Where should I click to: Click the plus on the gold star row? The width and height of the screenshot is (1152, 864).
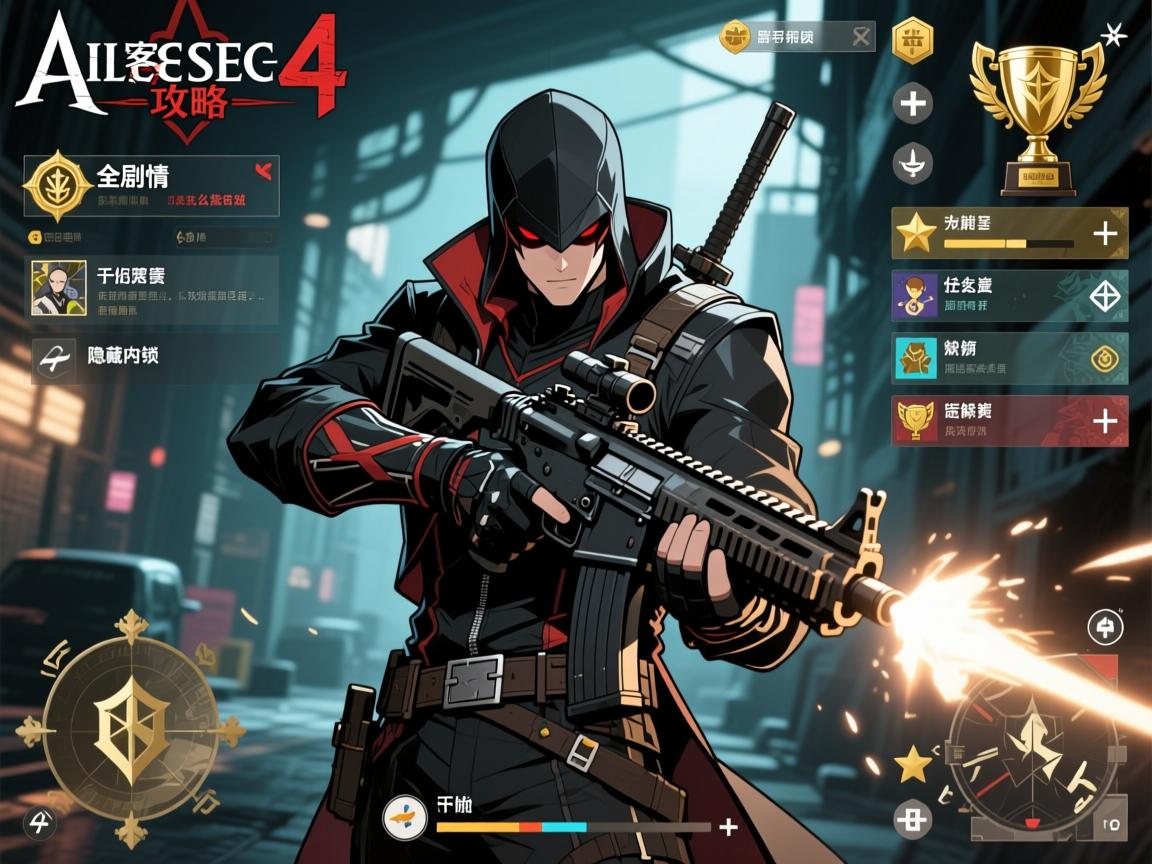coord(1104,234)
